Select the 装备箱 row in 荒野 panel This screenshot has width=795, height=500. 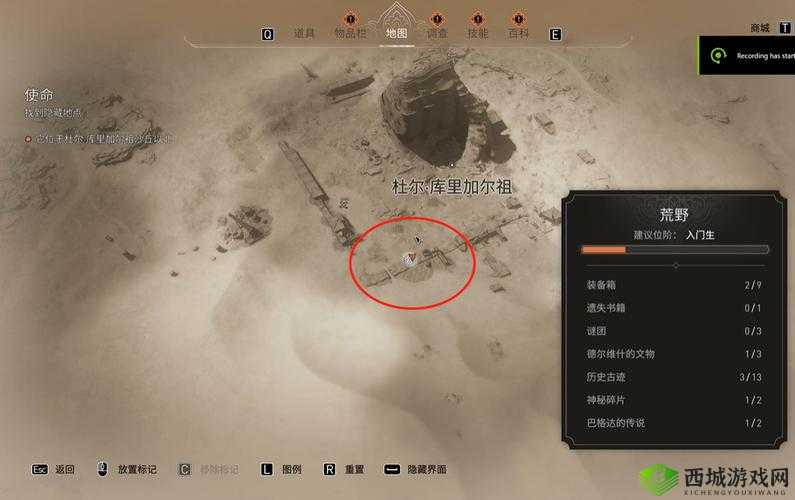[x=676, y=285]
